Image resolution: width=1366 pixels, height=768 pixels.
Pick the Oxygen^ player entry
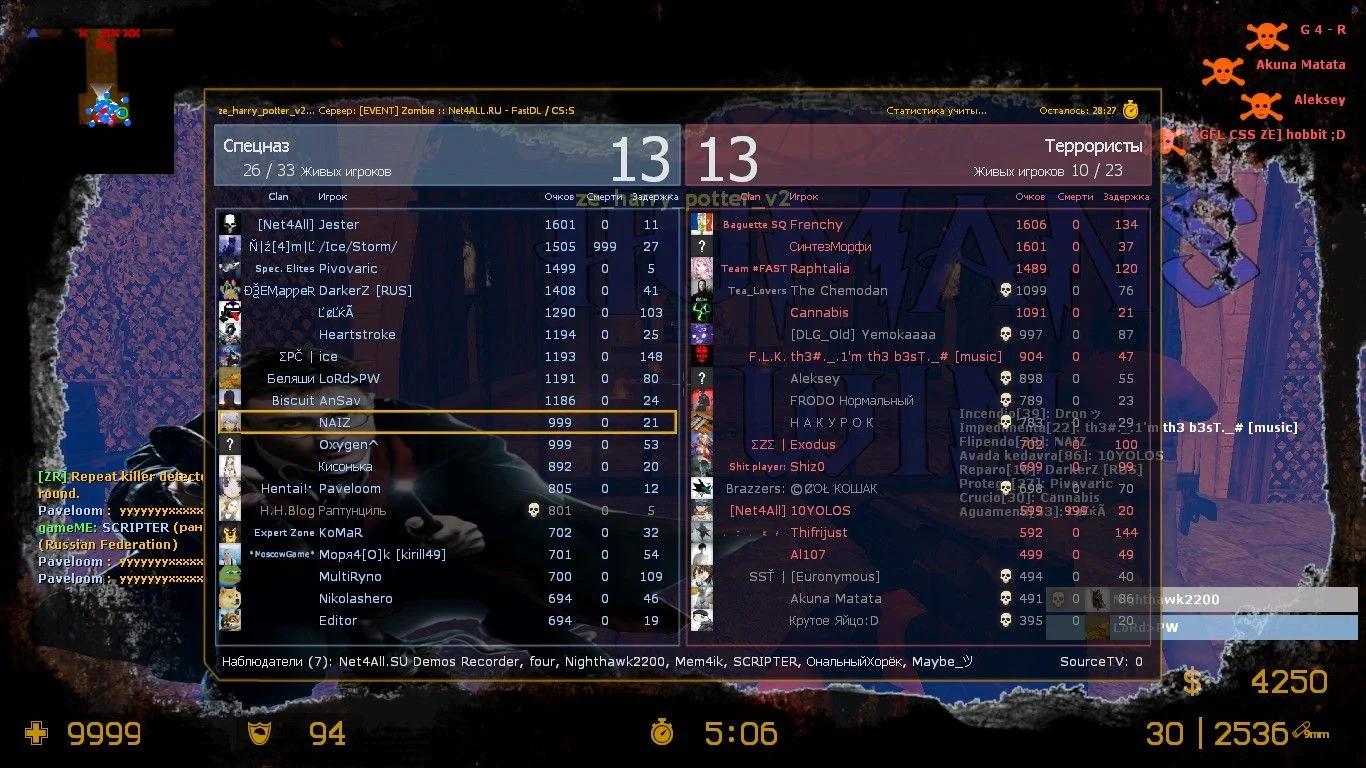[446, 445]
